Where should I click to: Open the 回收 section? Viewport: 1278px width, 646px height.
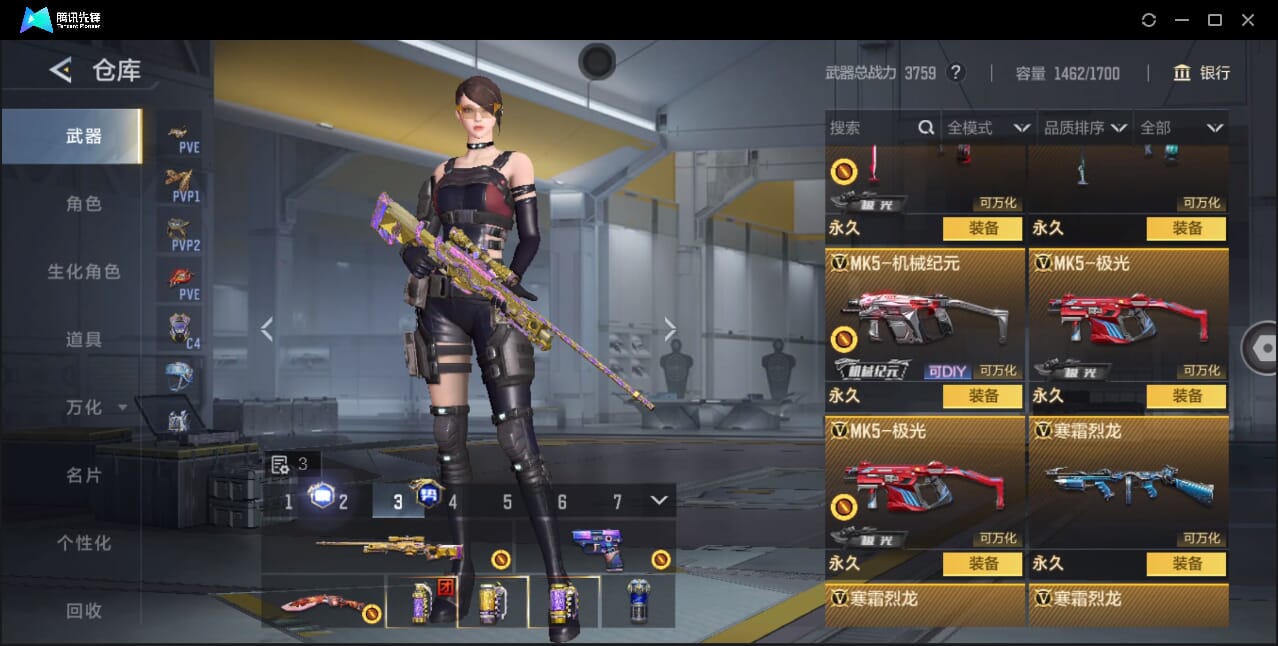pos(84,611)
